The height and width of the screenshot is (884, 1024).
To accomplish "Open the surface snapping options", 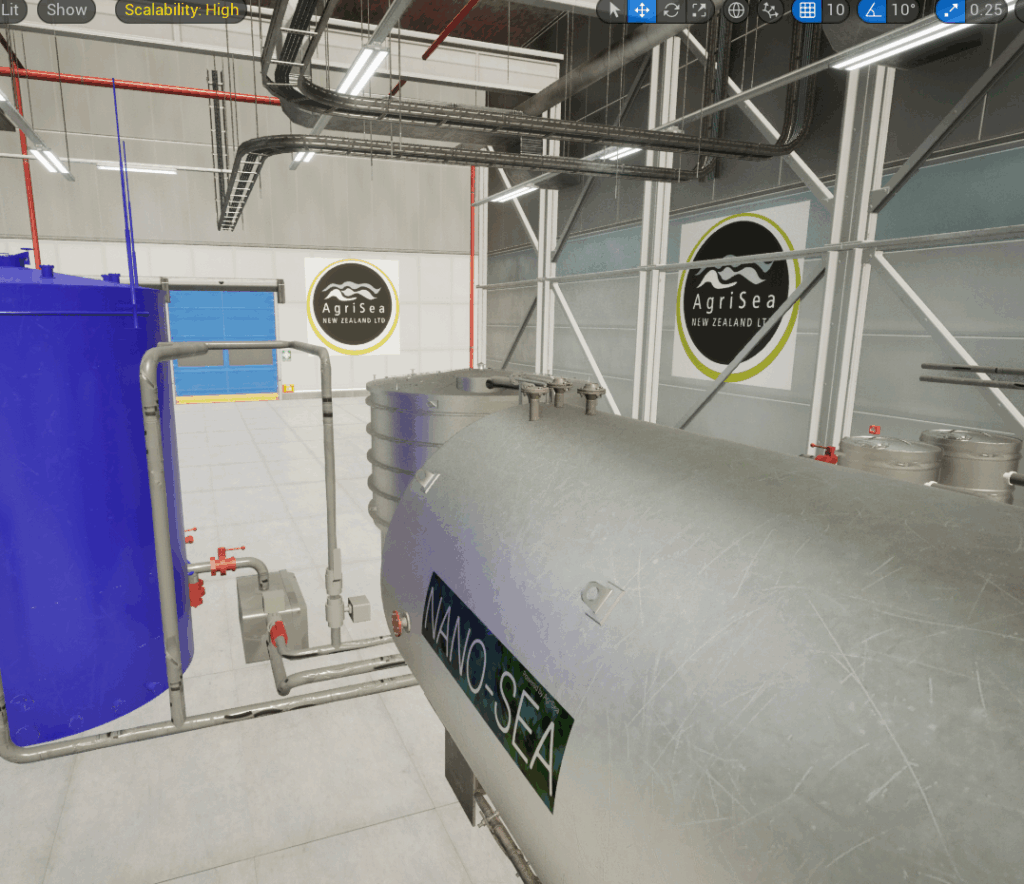I will 770,10.
